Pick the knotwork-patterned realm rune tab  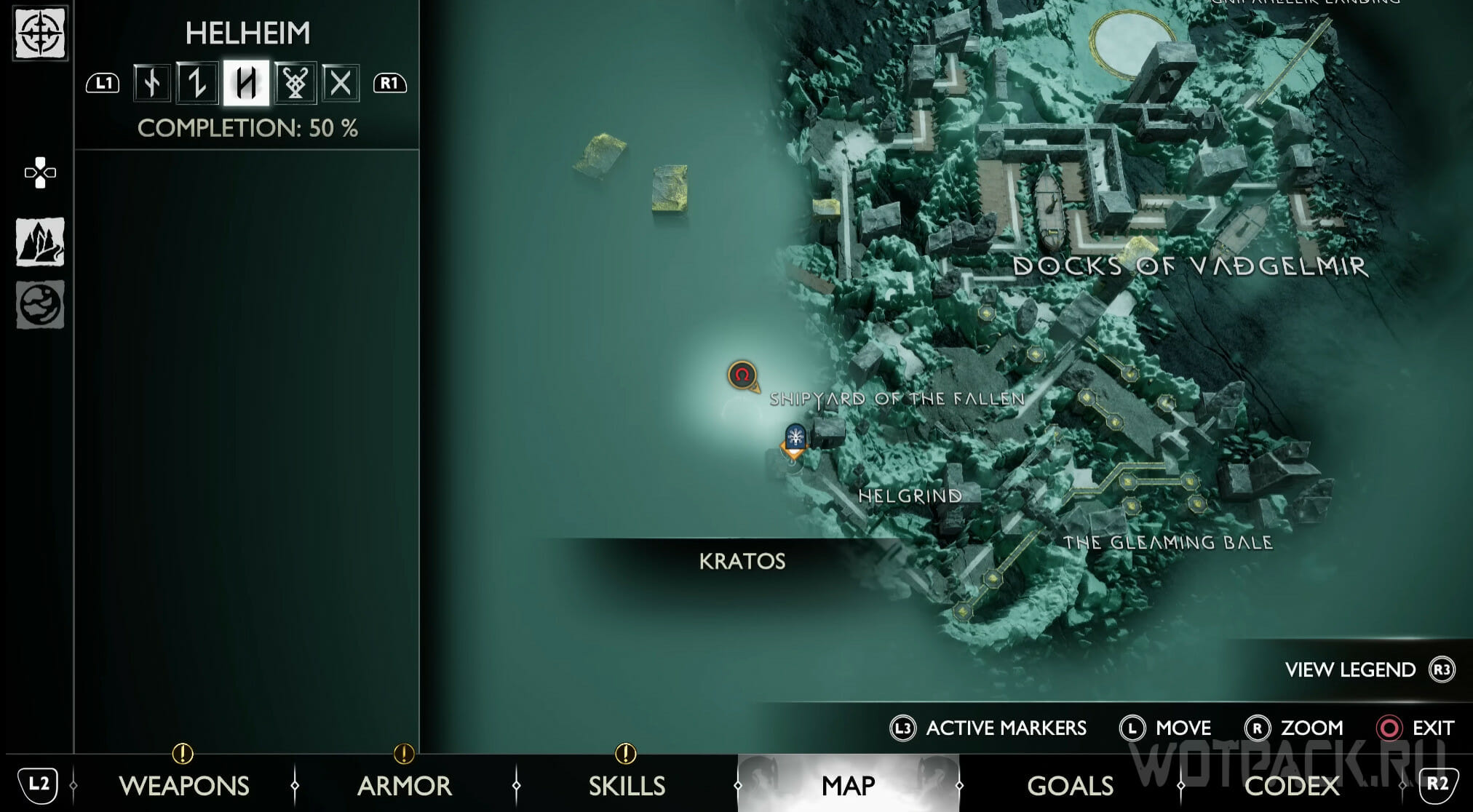[295, 83]
